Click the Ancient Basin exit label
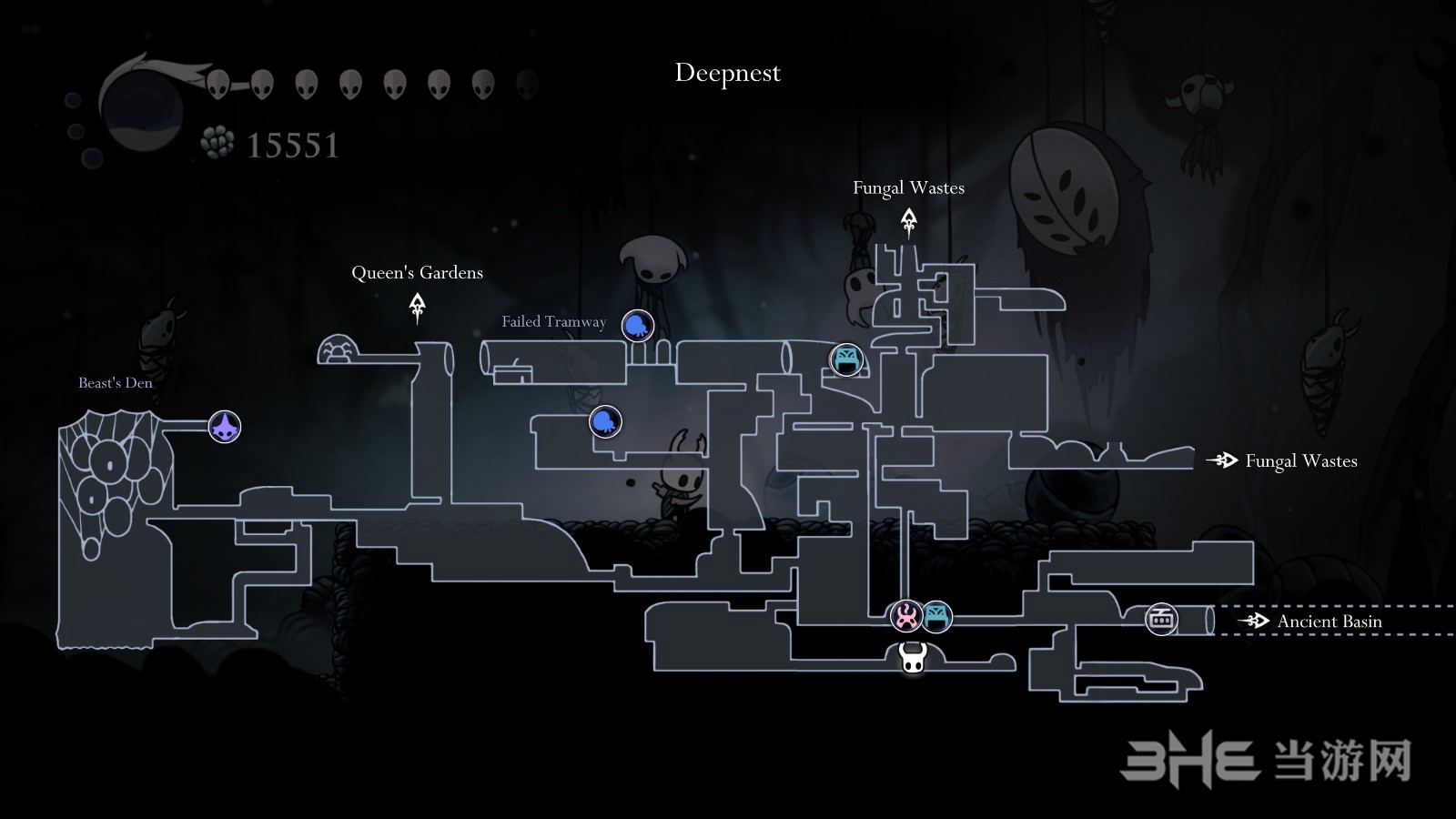The height and width of the screenshot is (819, 1456). pos(1329,622)
